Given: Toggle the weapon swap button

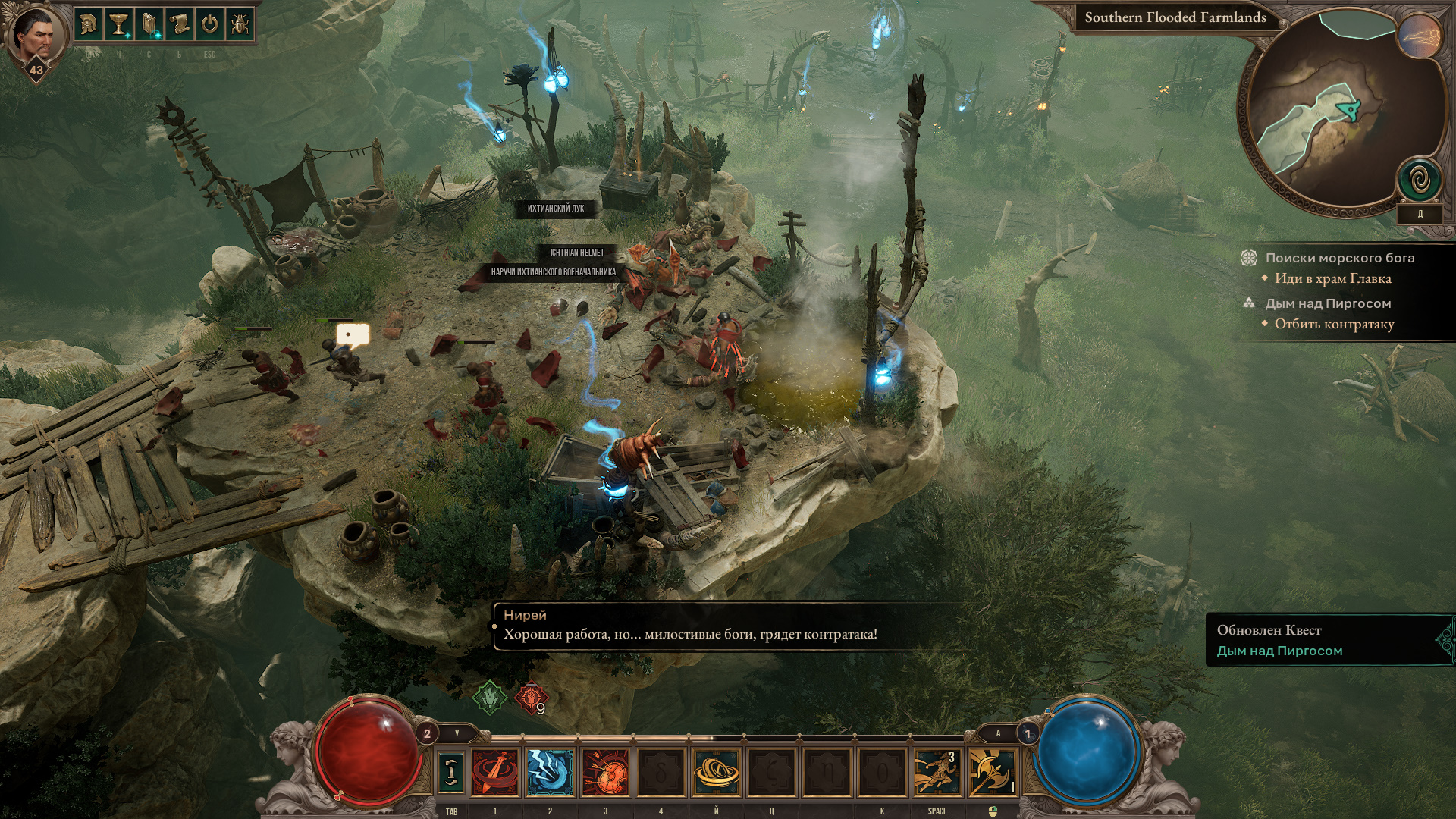Looking at the screenshot, I should [x=451, y=771].
